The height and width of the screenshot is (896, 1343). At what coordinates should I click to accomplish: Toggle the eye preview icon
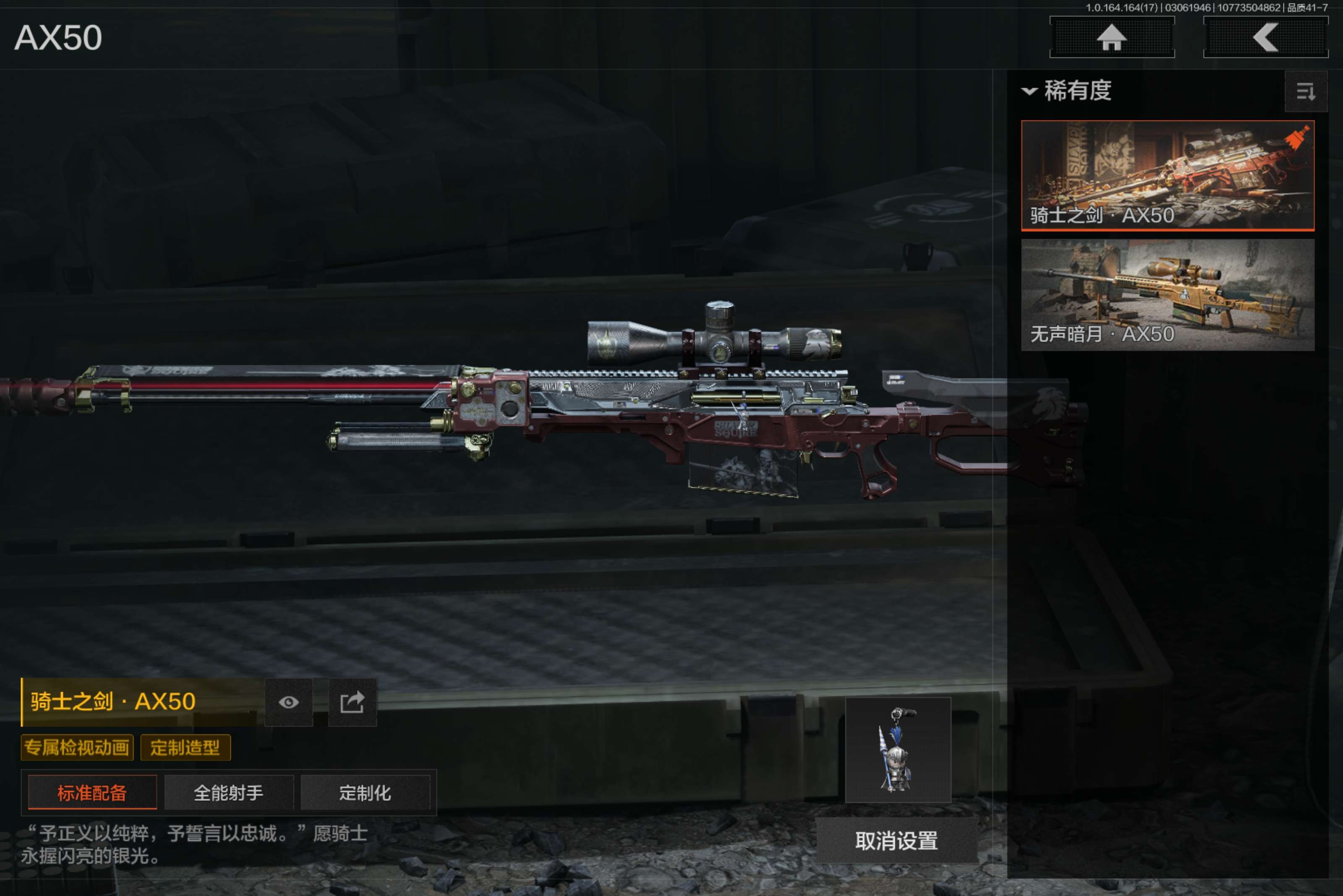click(289, 702)
